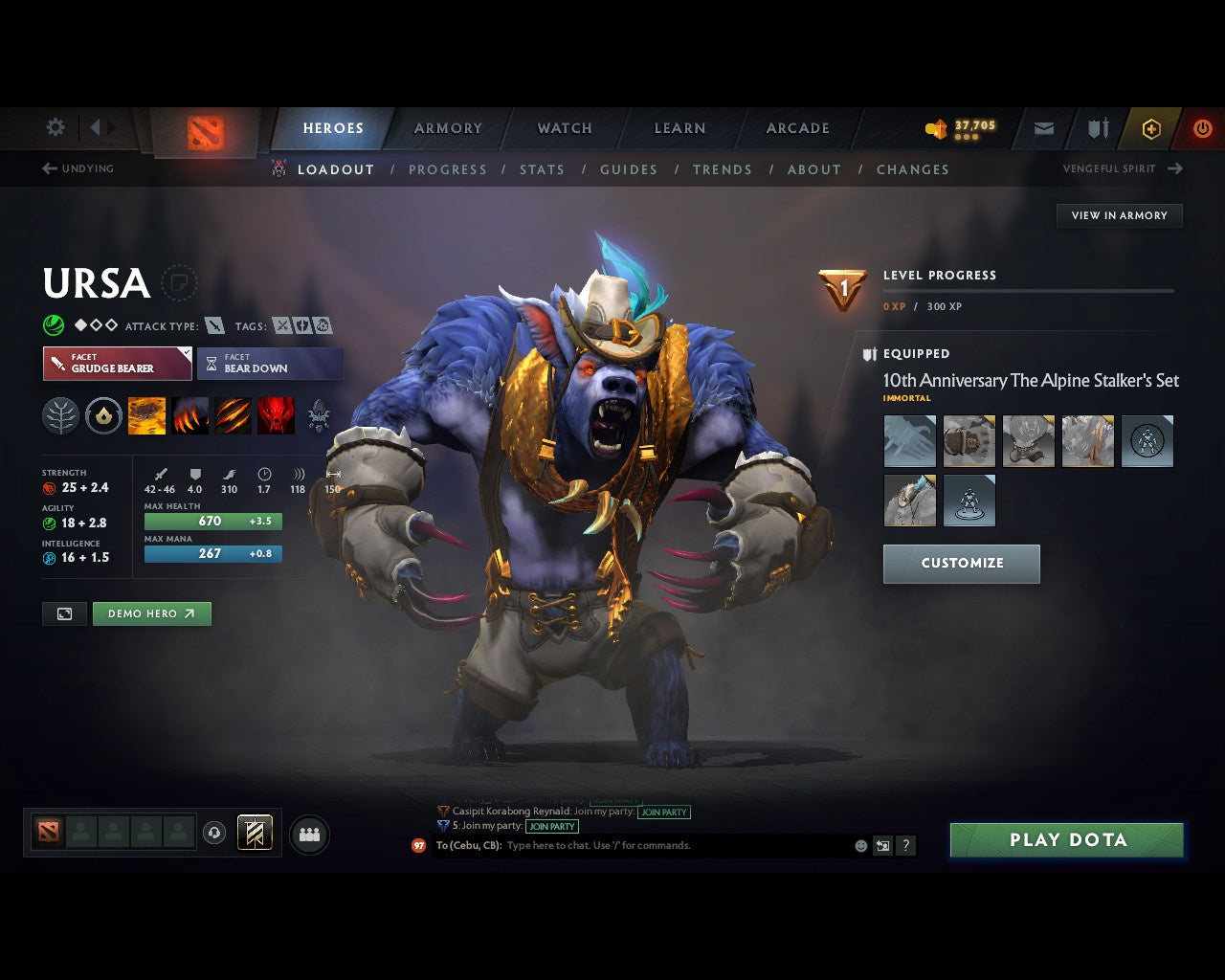The width and height of the screenshot is (1225, 980).
Task: Switch to the STATS tab
Action: coord(542,169)
